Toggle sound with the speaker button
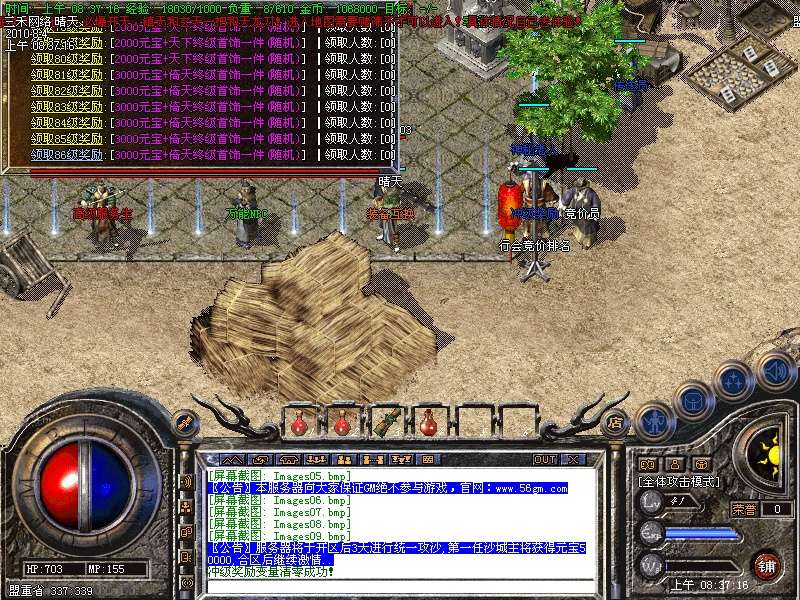Viewport: 800px width, 600px height. (x=775, y=368)
